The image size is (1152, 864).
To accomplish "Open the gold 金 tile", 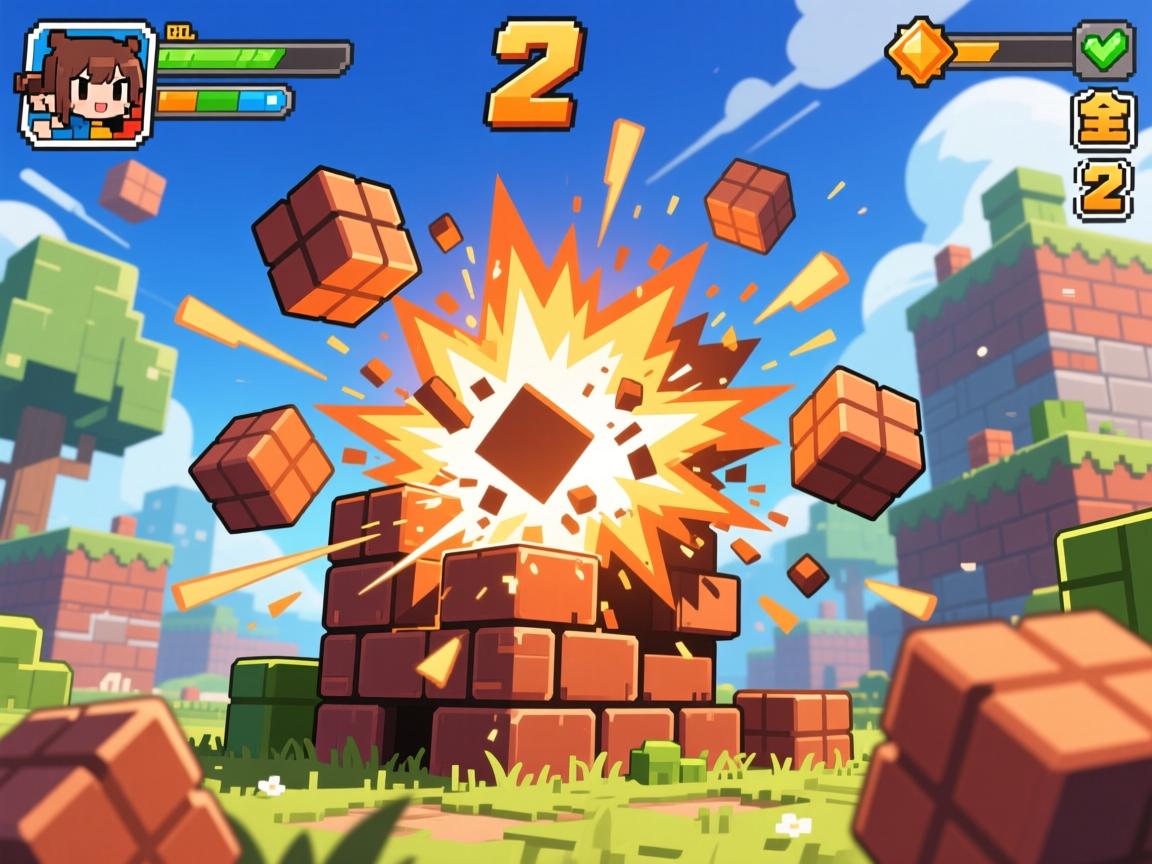I will pyautogui.click(x=1103, y=118).
